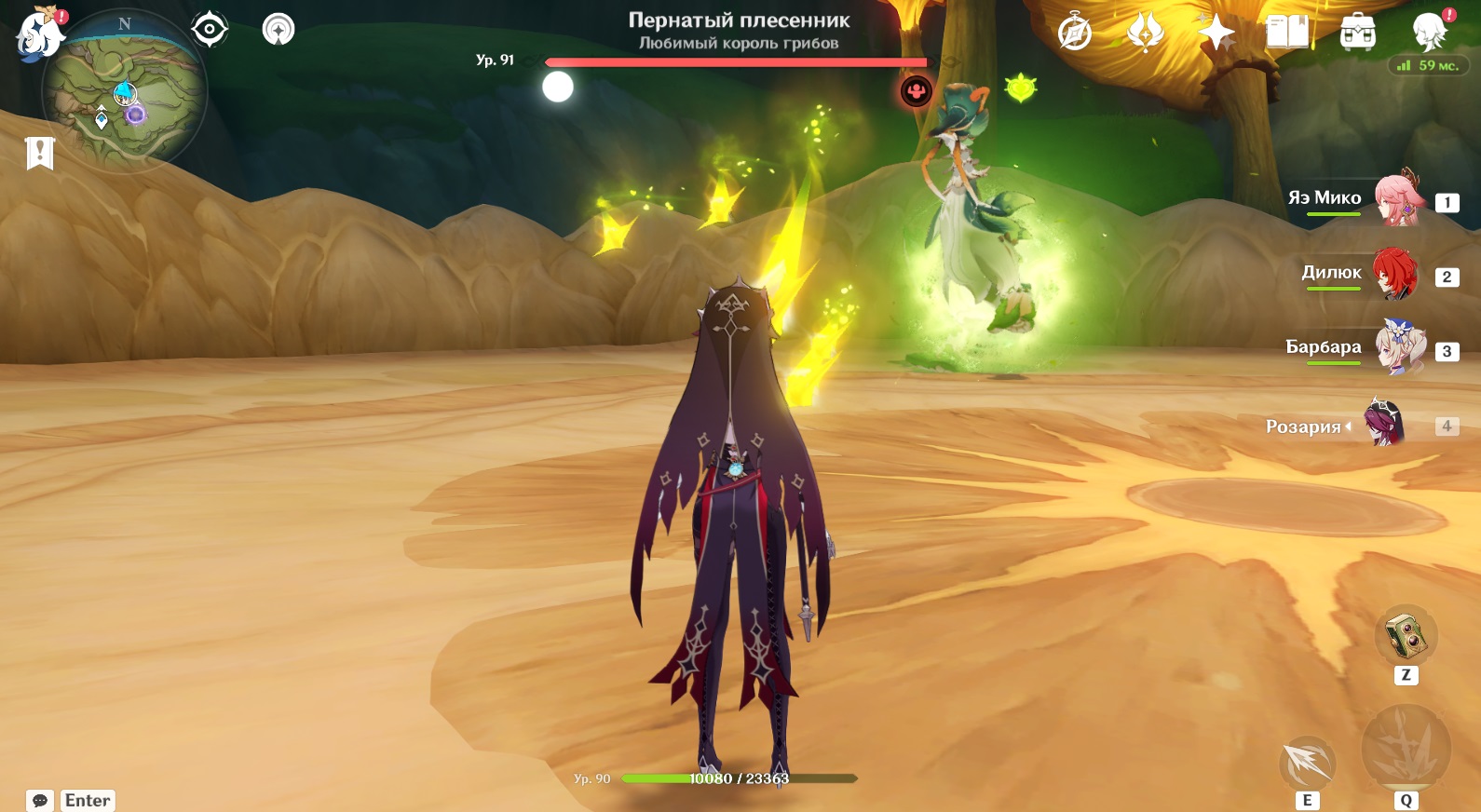The image size is (1481, 812).
Task: Open the circular minimap
Action: click(123, 93)
